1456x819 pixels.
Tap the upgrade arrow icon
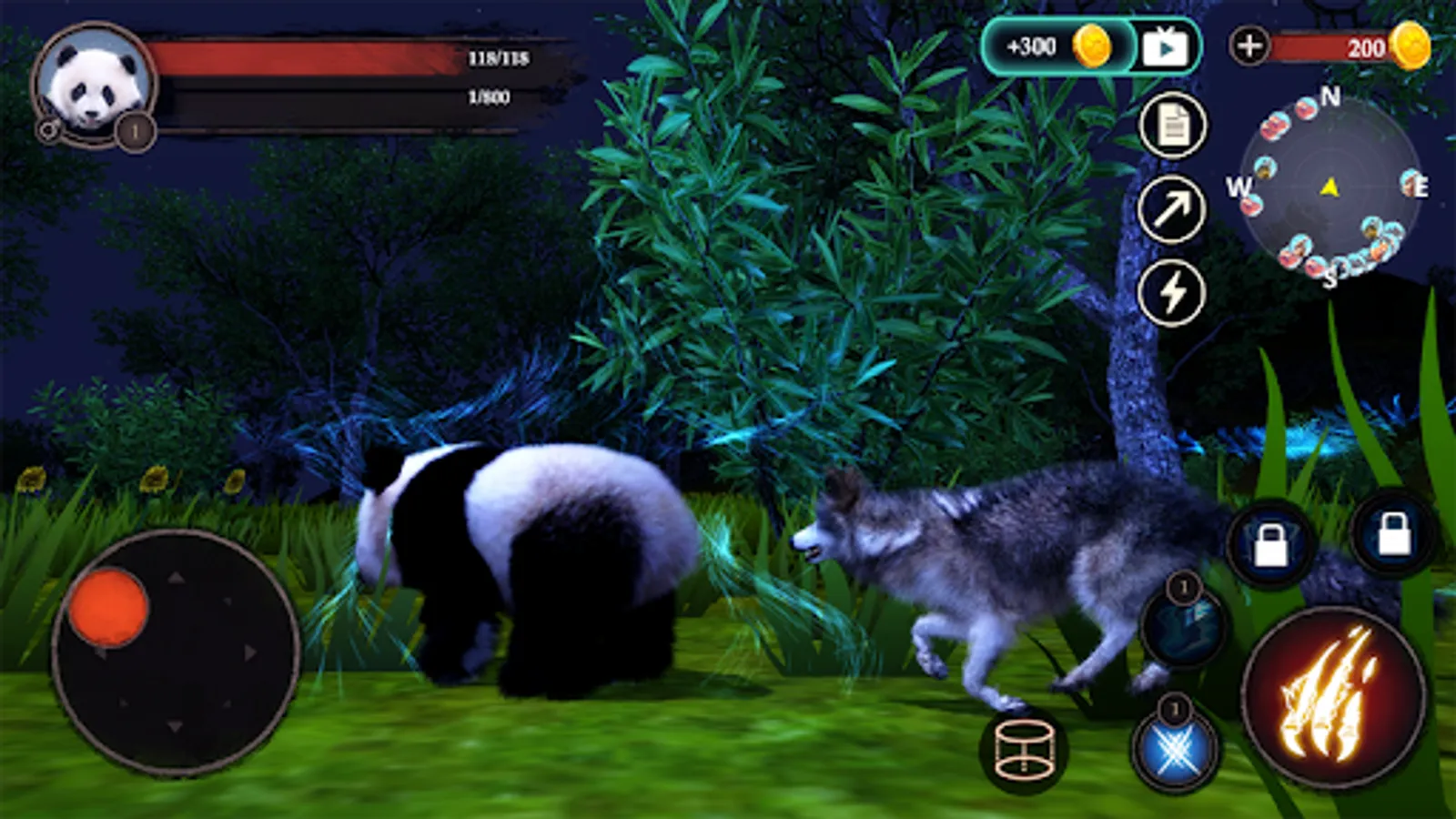pyautogui.click(x=1174, y=209)
